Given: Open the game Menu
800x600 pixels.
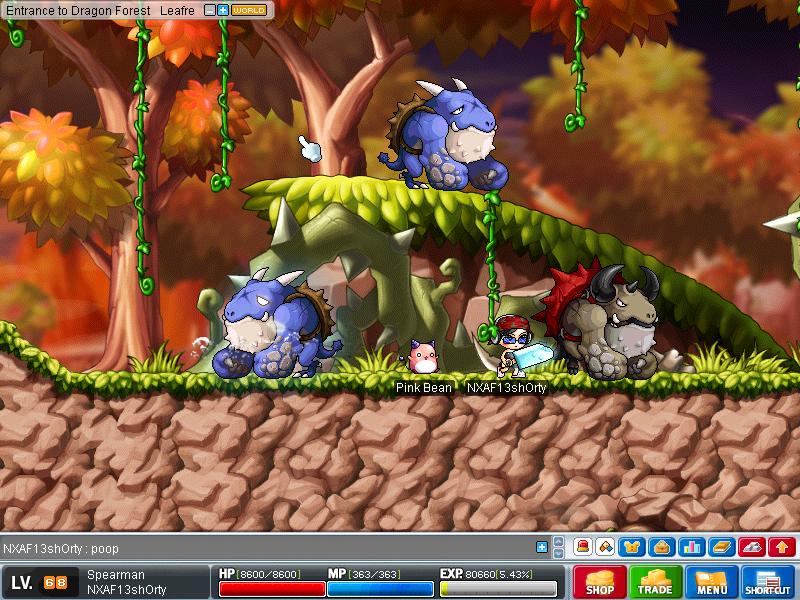Looking at the screenshot, I should pyautogui.click(x=712, y=582).
